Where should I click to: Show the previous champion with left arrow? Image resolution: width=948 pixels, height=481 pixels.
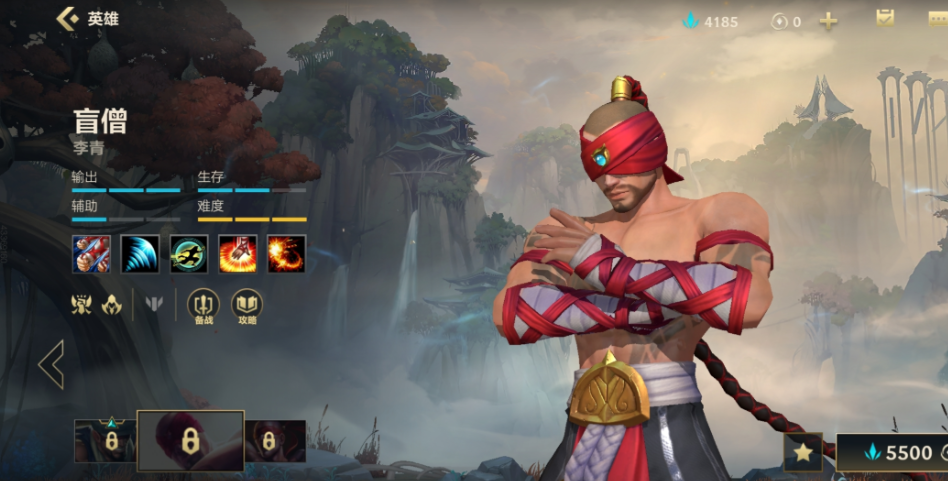click(x=51, y=364)
